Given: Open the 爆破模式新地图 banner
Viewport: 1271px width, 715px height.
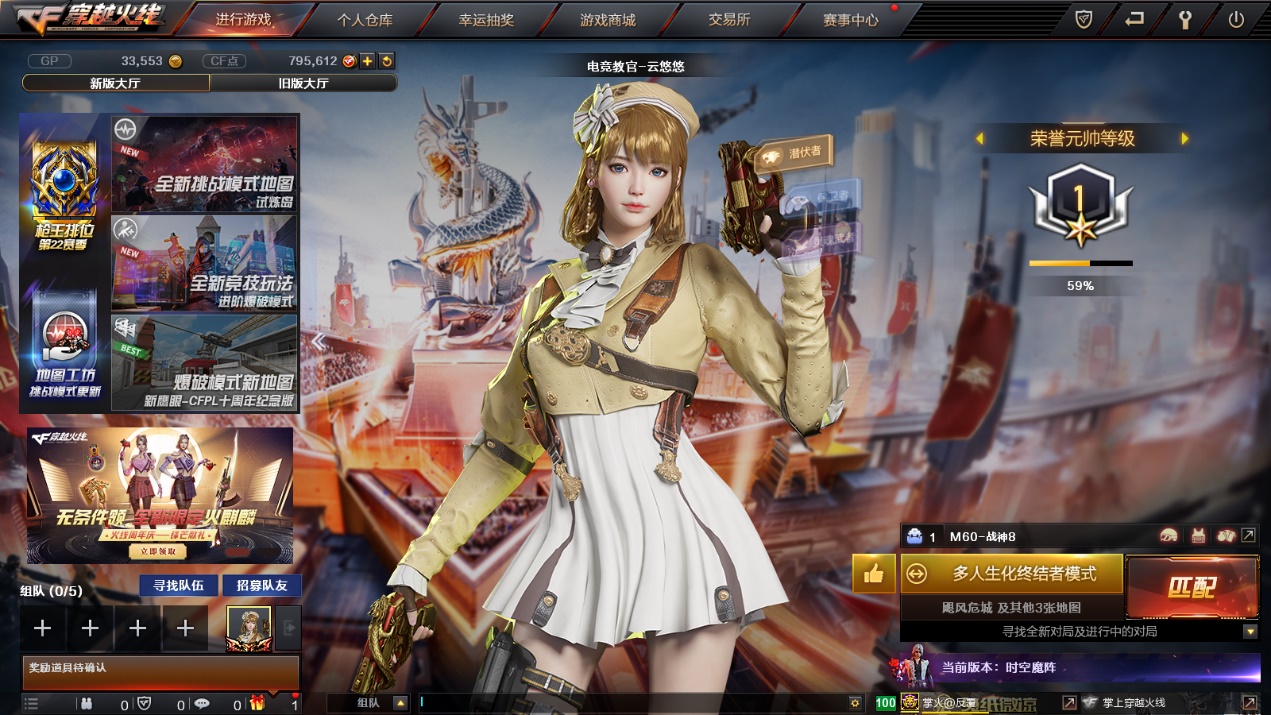Looking at the screenshot, I should (x=205, y=362).
